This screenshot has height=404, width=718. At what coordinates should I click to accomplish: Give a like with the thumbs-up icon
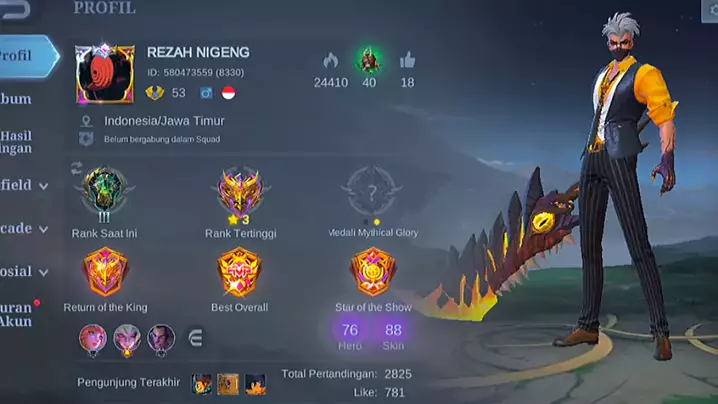click(x=407, y=61)
